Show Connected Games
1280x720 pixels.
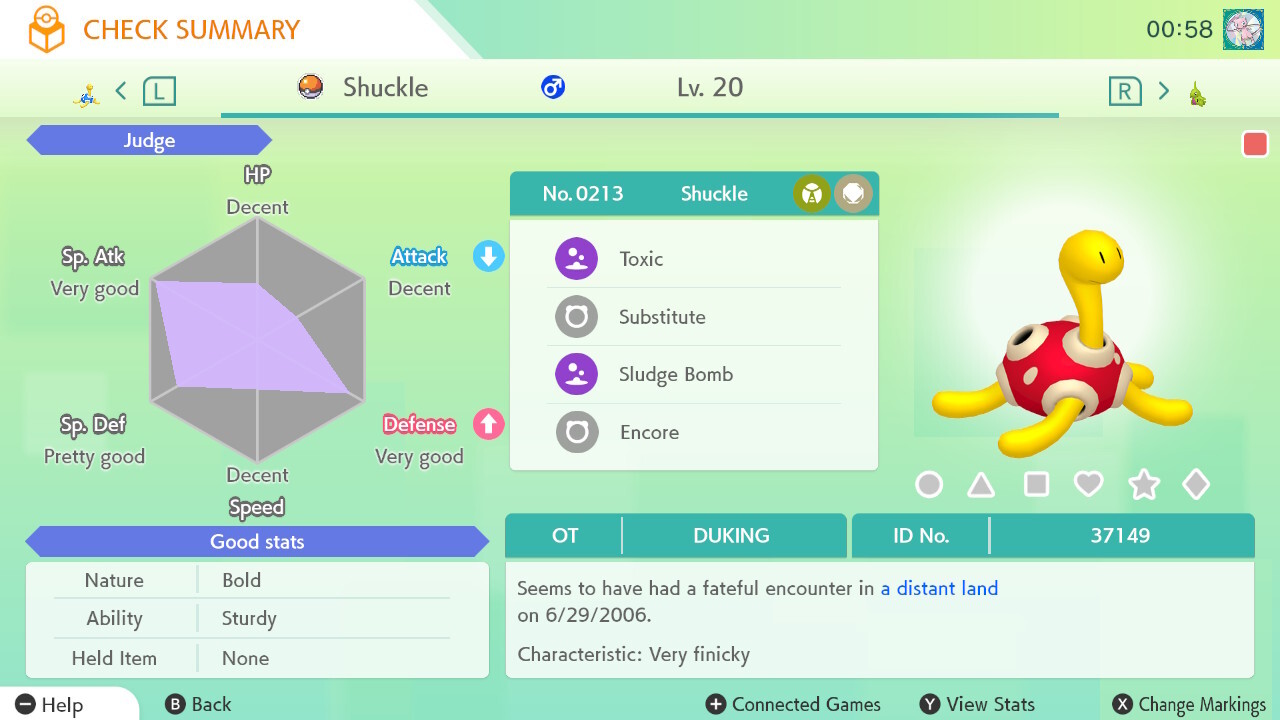click(793, 705)
